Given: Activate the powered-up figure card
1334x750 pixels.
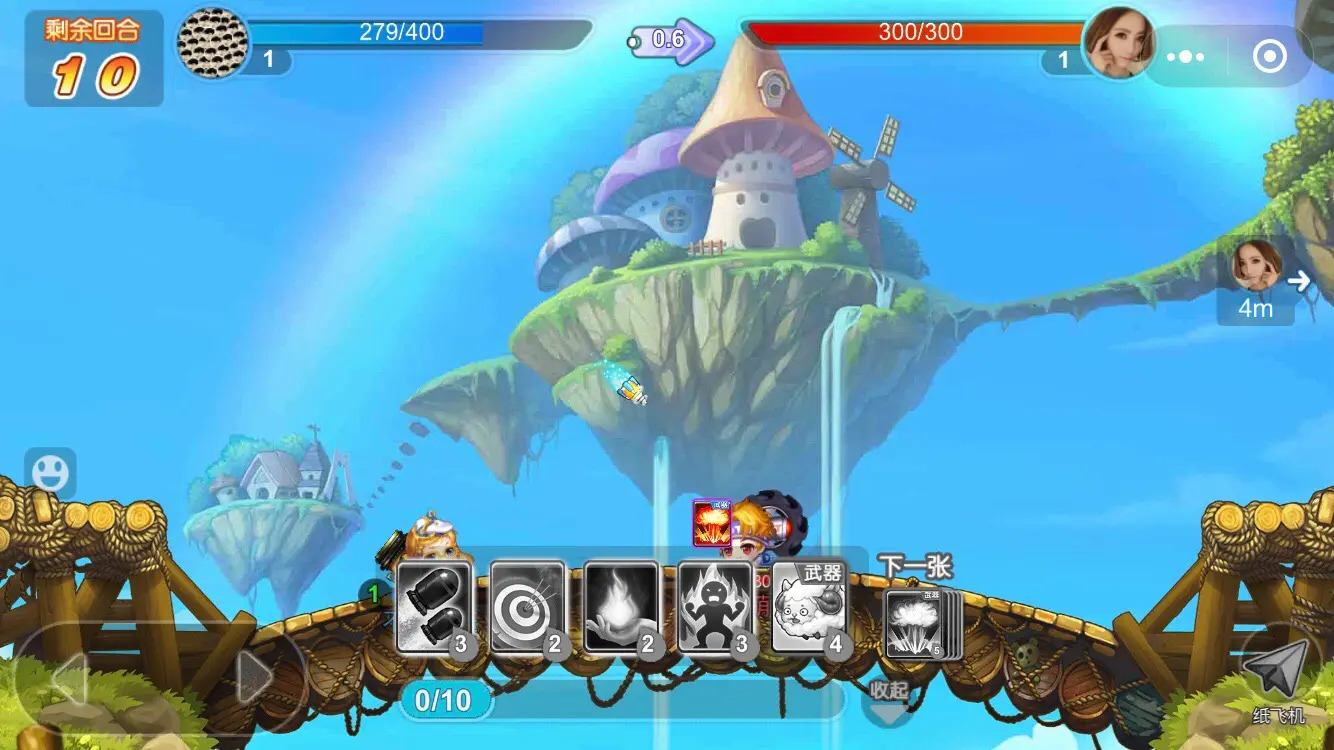Looking at the screenshot, I should tap(714, 607).
